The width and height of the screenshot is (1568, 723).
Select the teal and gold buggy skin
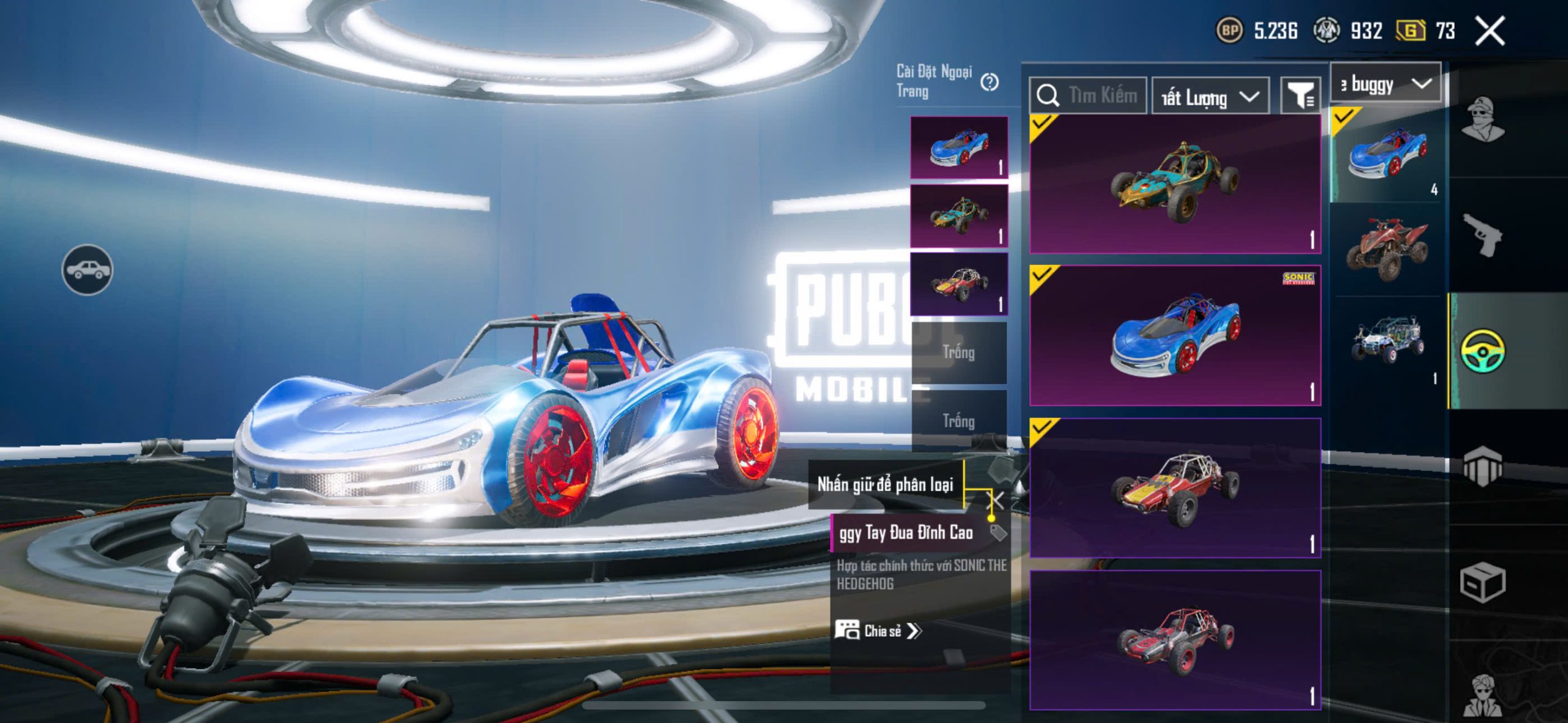click(1175, 184)
